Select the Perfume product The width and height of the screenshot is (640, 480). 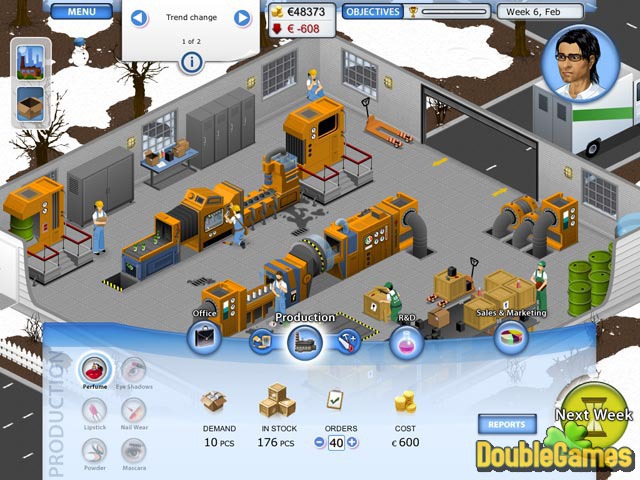[96, 368]
